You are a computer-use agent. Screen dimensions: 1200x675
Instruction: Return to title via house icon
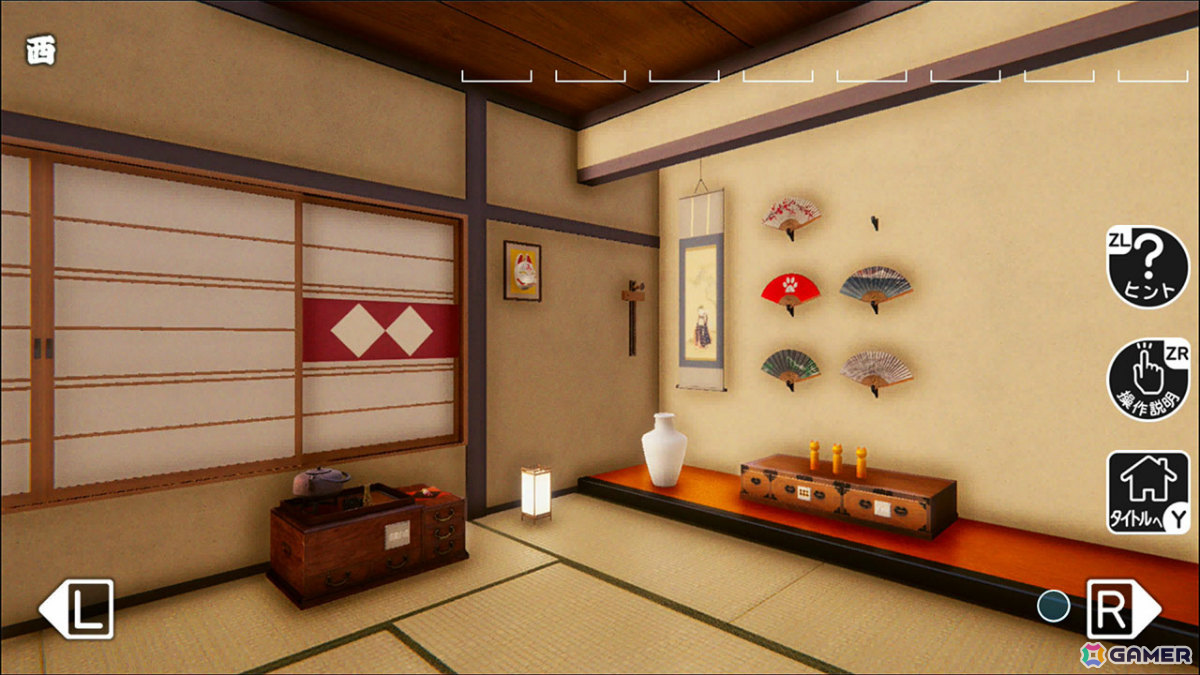[1147, 492]
